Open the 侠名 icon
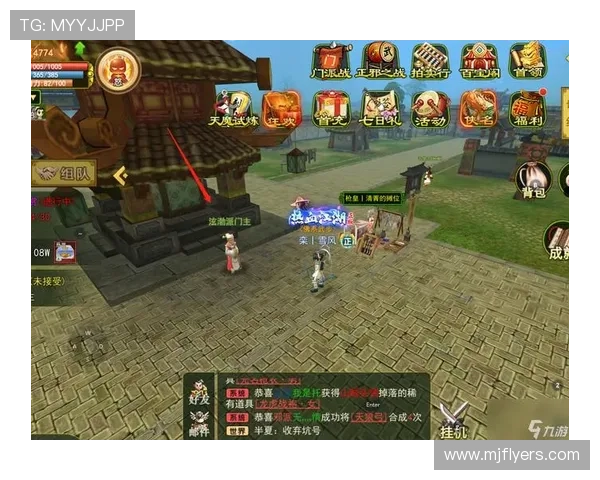Viewport: 600px width, 480px height. pyautogui.click(x=478, y=108)
